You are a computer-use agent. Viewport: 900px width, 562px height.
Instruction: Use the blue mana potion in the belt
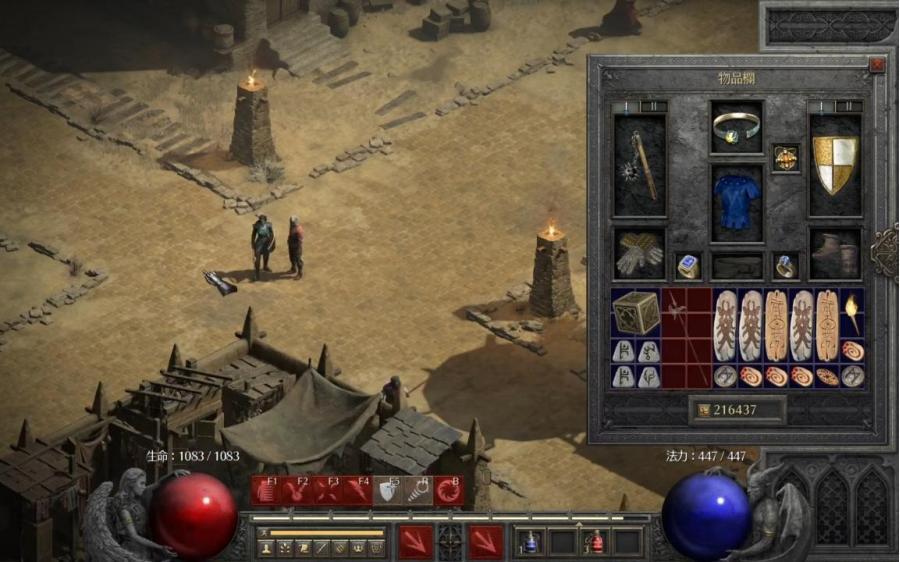(530, 543)
